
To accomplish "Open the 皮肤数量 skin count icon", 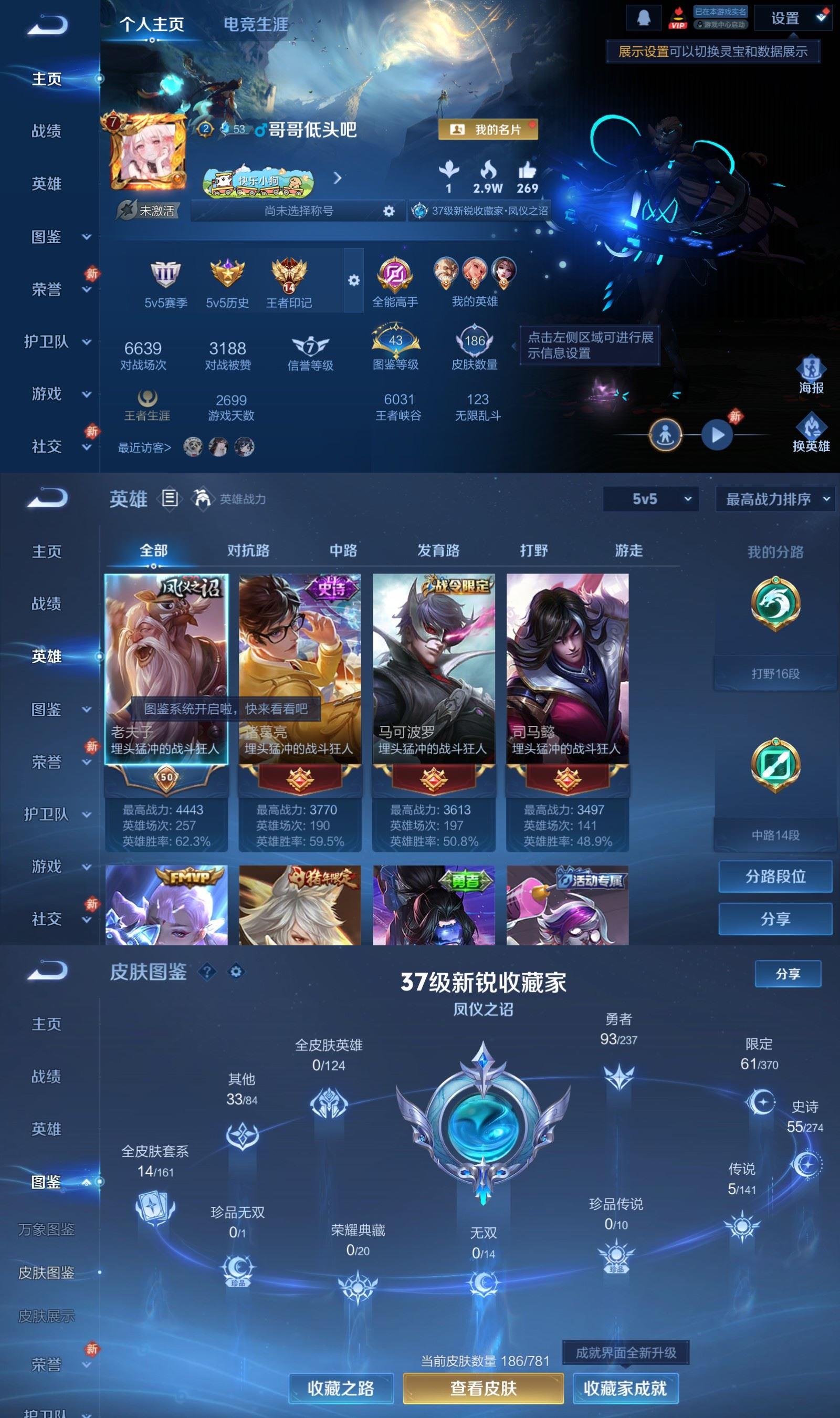I will coord(475,340).
